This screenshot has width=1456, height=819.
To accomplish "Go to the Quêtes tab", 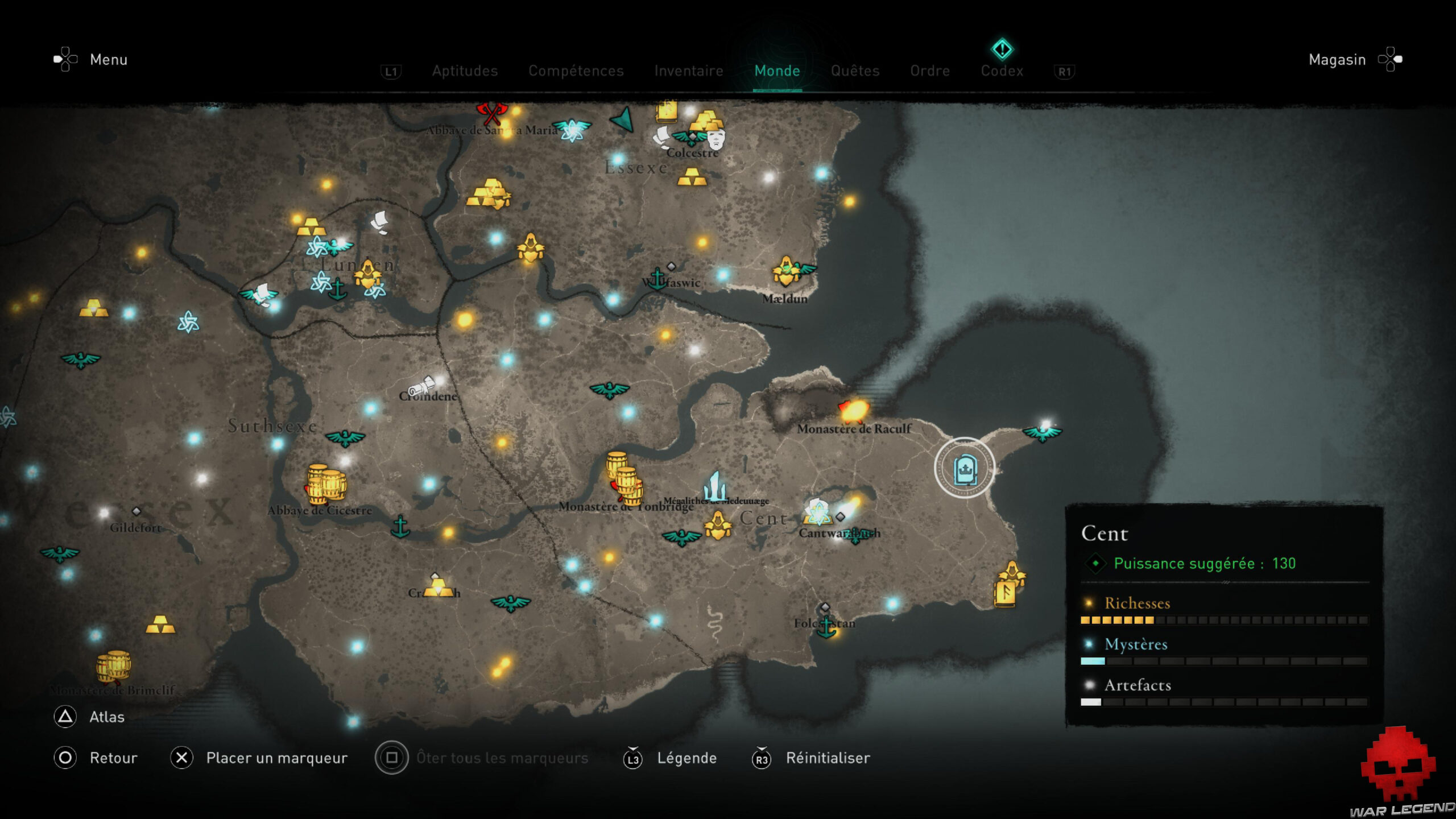I will (855, 71).
